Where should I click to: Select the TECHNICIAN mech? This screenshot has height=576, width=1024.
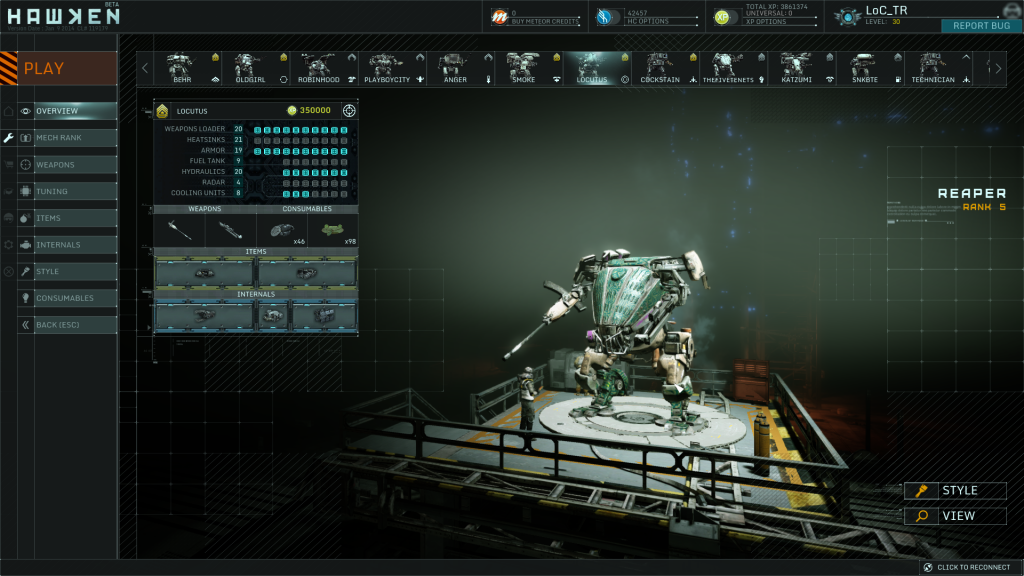click(x=930, y=68)
